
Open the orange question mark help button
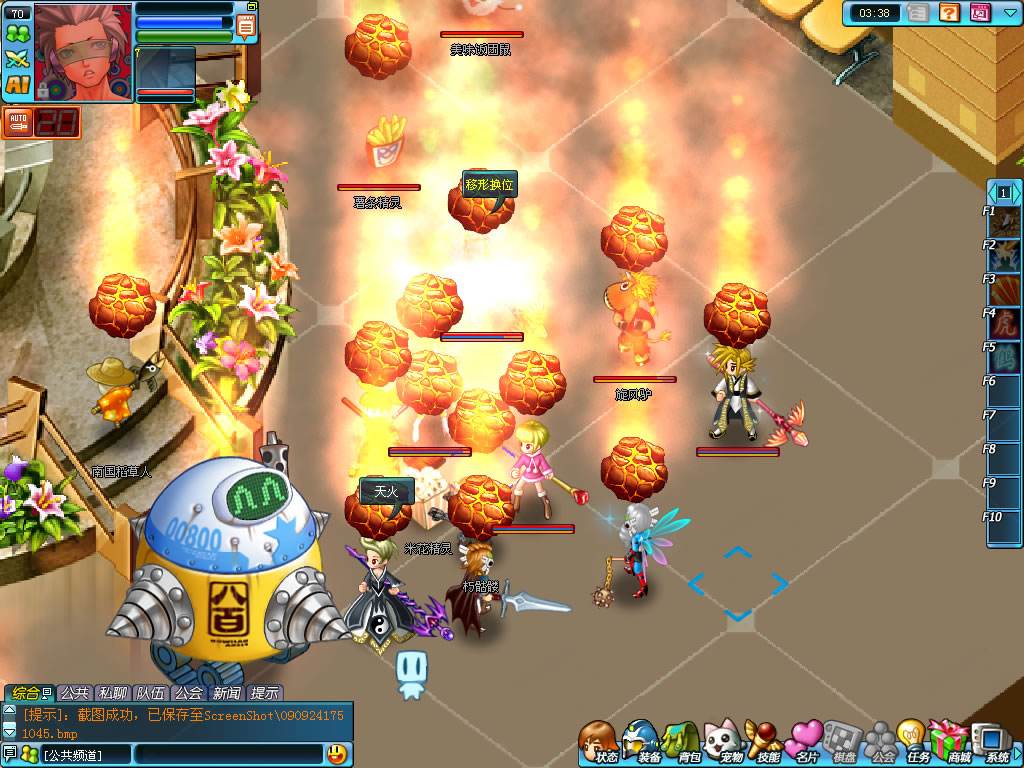pyautogui.click(x=950, y=13)
